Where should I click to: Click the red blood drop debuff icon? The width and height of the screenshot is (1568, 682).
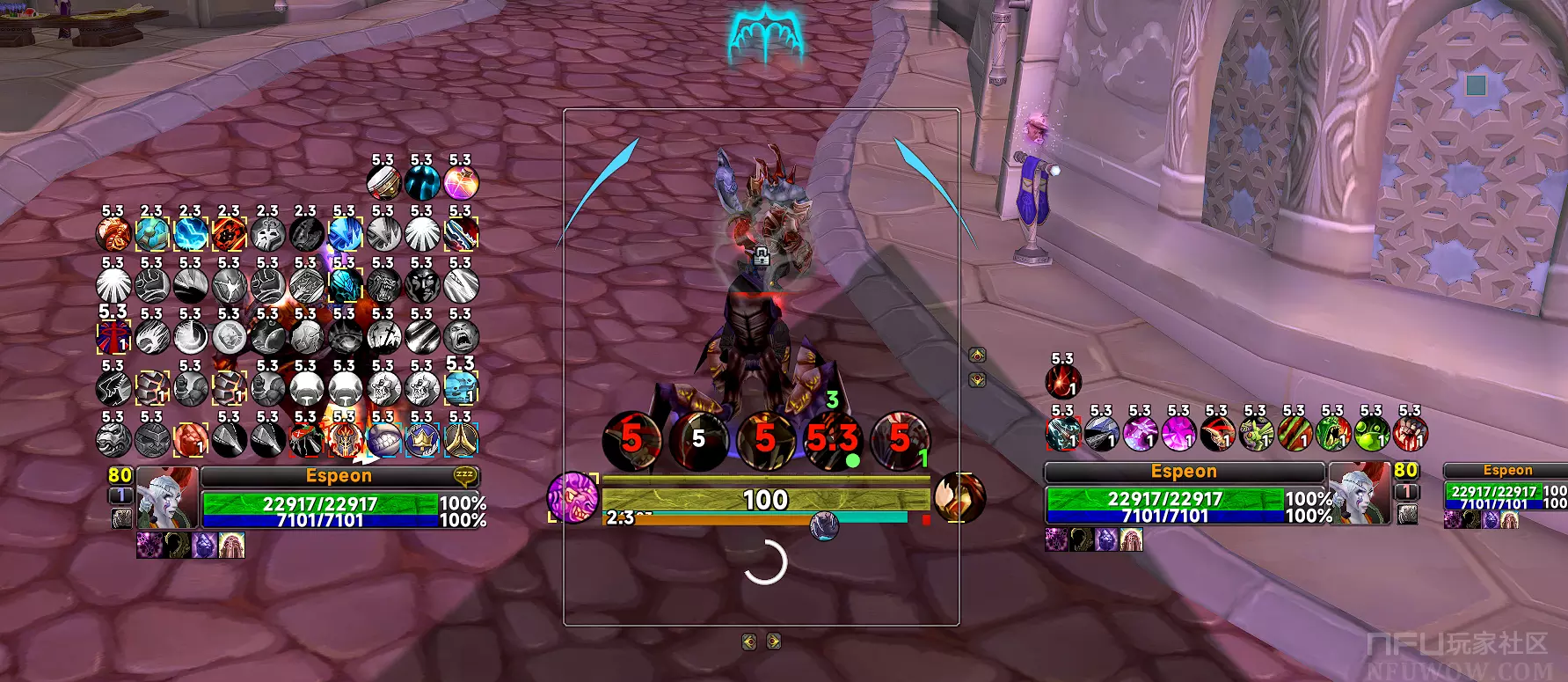1062,382
